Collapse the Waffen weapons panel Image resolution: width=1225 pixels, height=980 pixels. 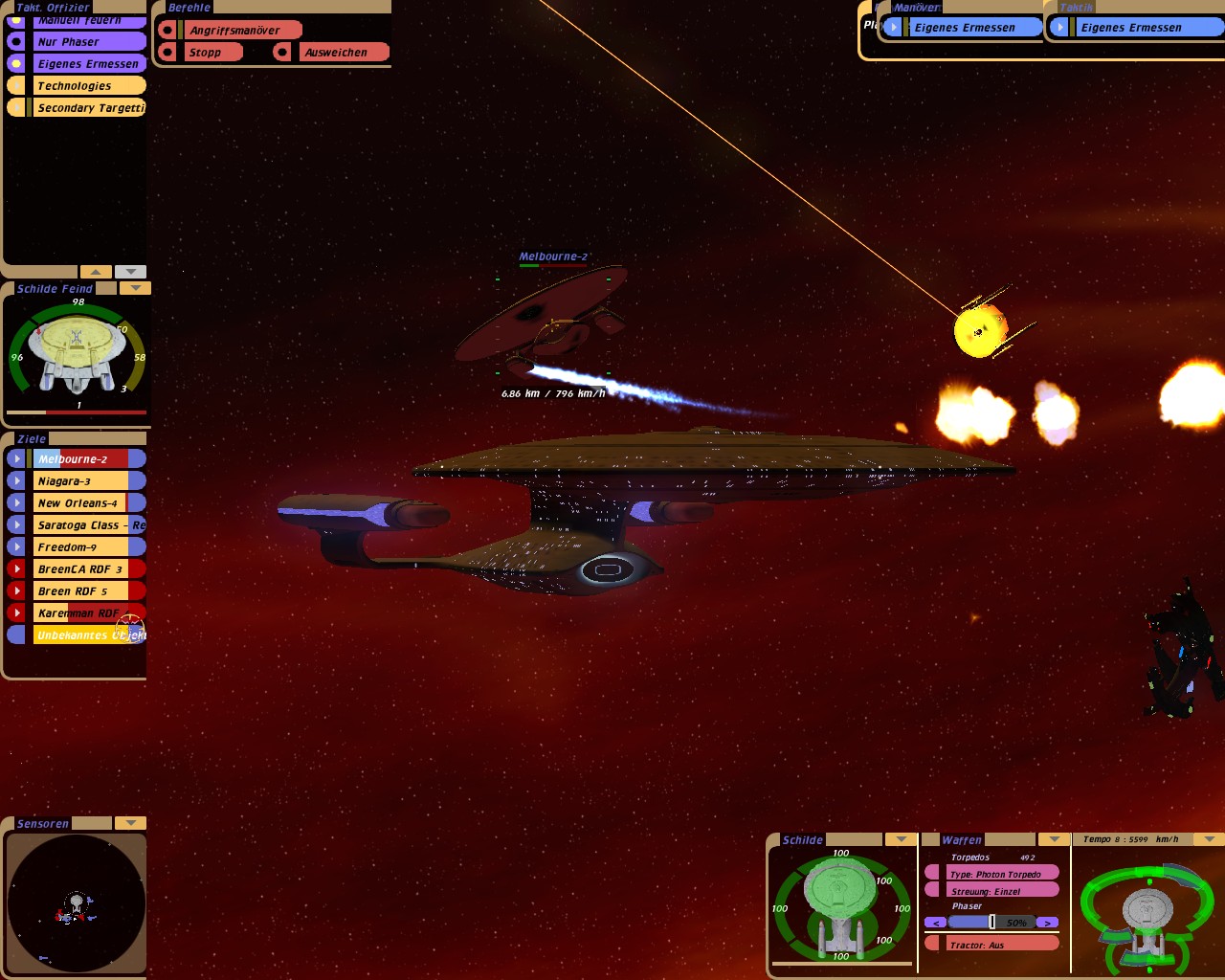1054,839
